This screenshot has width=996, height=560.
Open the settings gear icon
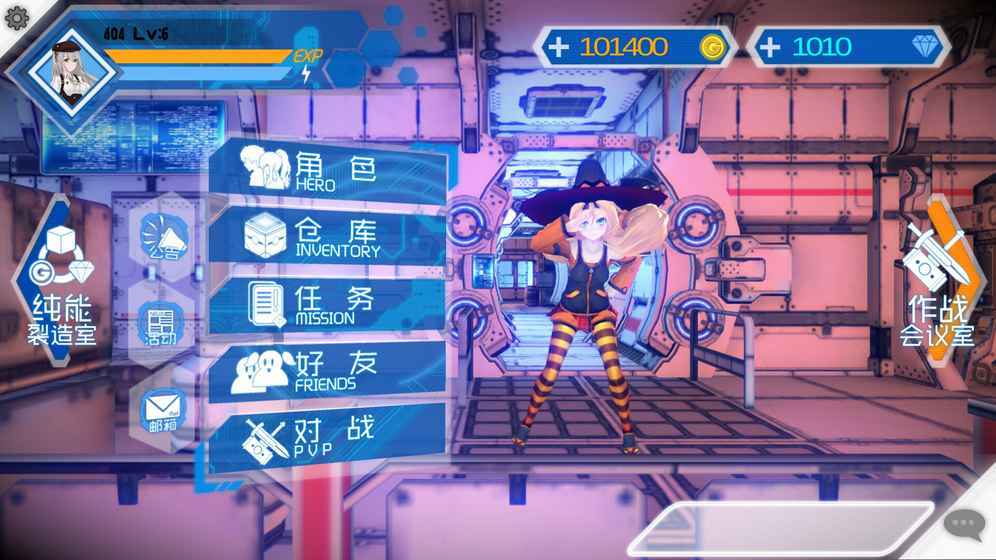click(x=16, y=18)
